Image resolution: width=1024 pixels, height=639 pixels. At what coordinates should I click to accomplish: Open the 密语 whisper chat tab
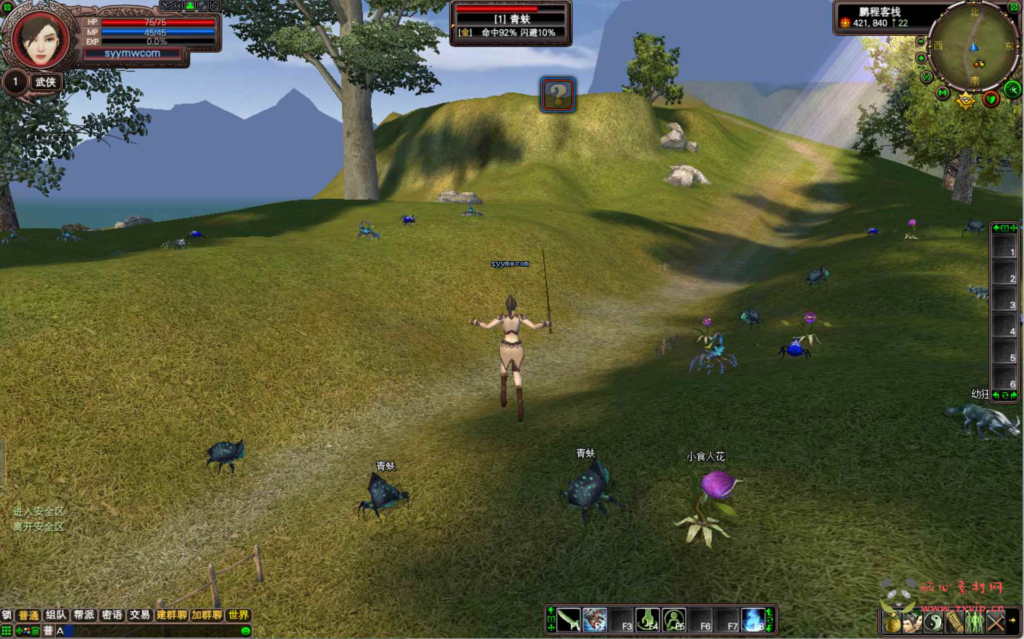[x=112, y=615]
